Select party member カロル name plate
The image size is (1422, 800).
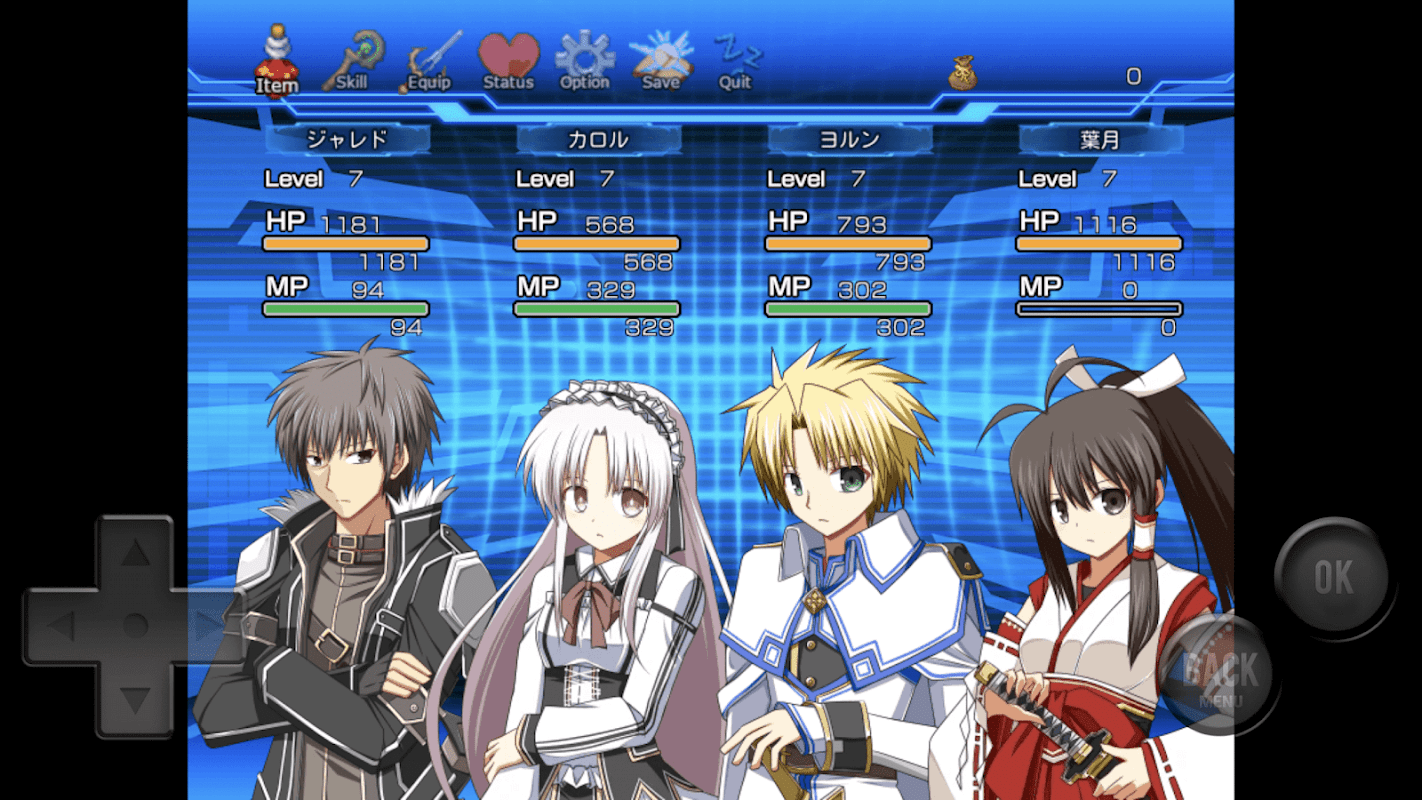(598, 140)
